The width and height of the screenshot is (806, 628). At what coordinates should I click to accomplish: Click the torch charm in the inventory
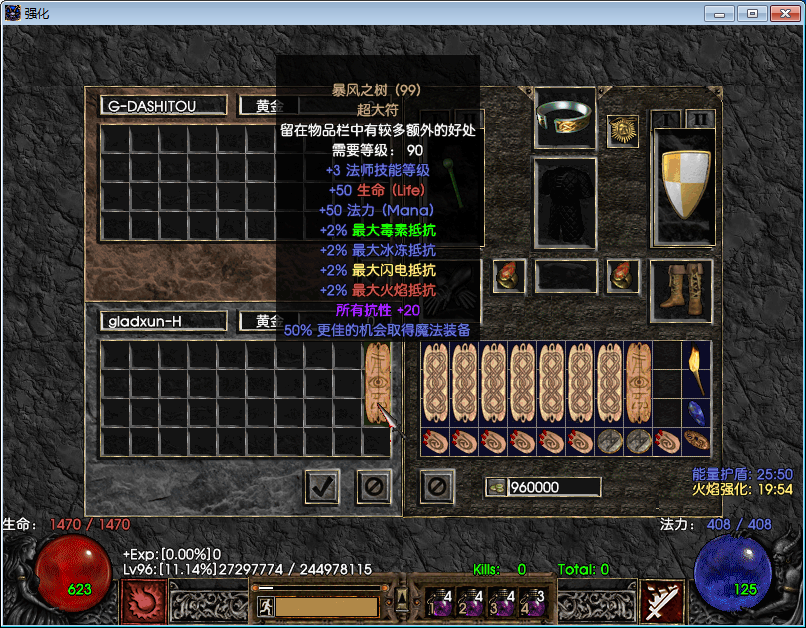[696, 369]
